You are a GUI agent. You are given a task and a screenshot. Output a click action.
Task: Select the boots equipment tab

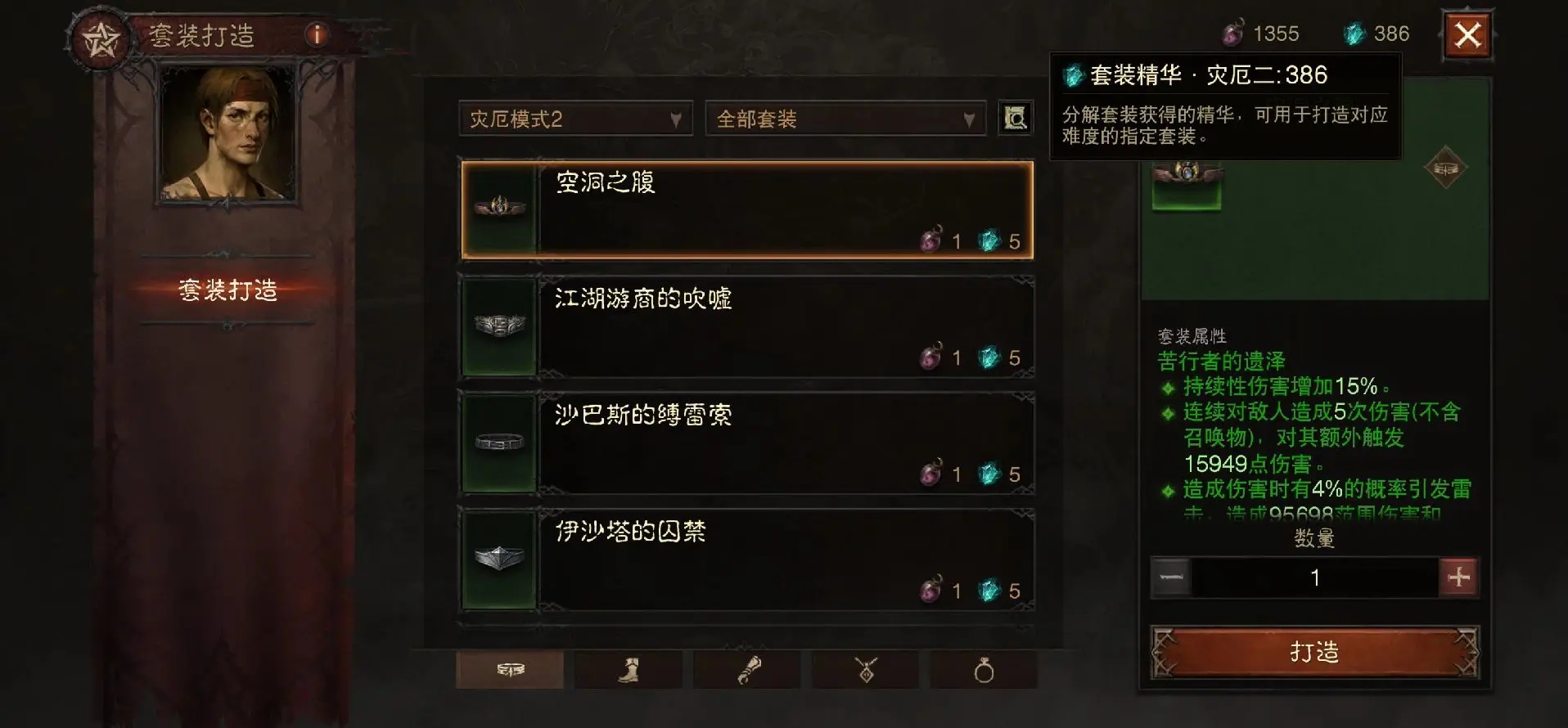pos(627,670)
